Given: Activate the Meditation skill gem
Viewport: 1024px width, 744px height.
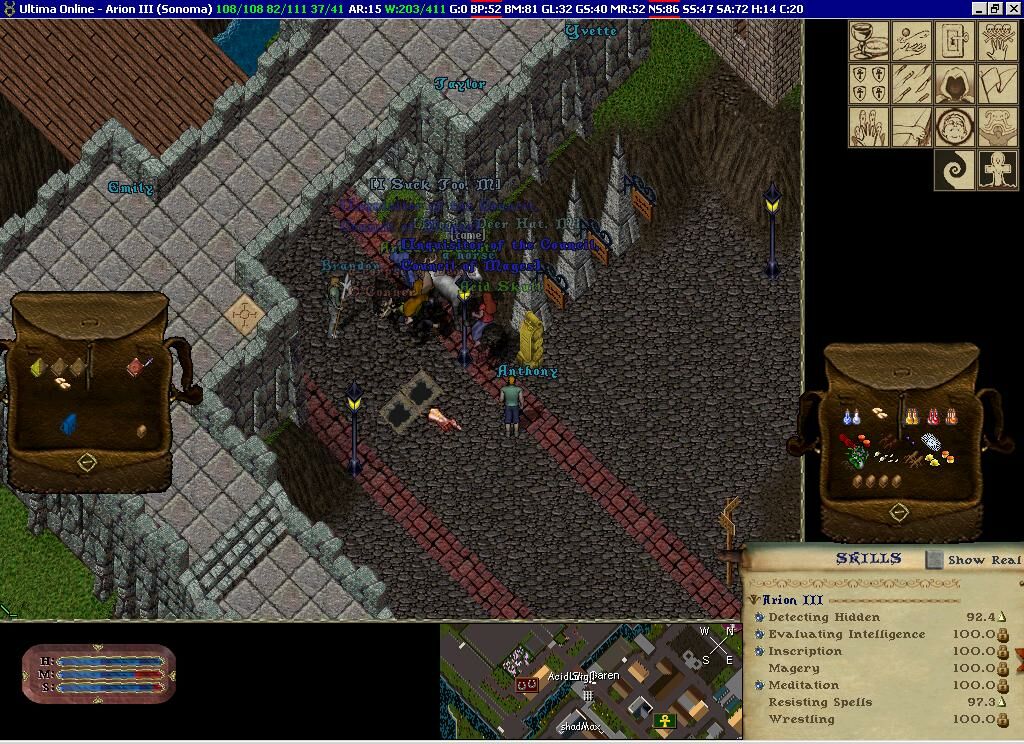Looking at the screenshot, I should (760, 686).
